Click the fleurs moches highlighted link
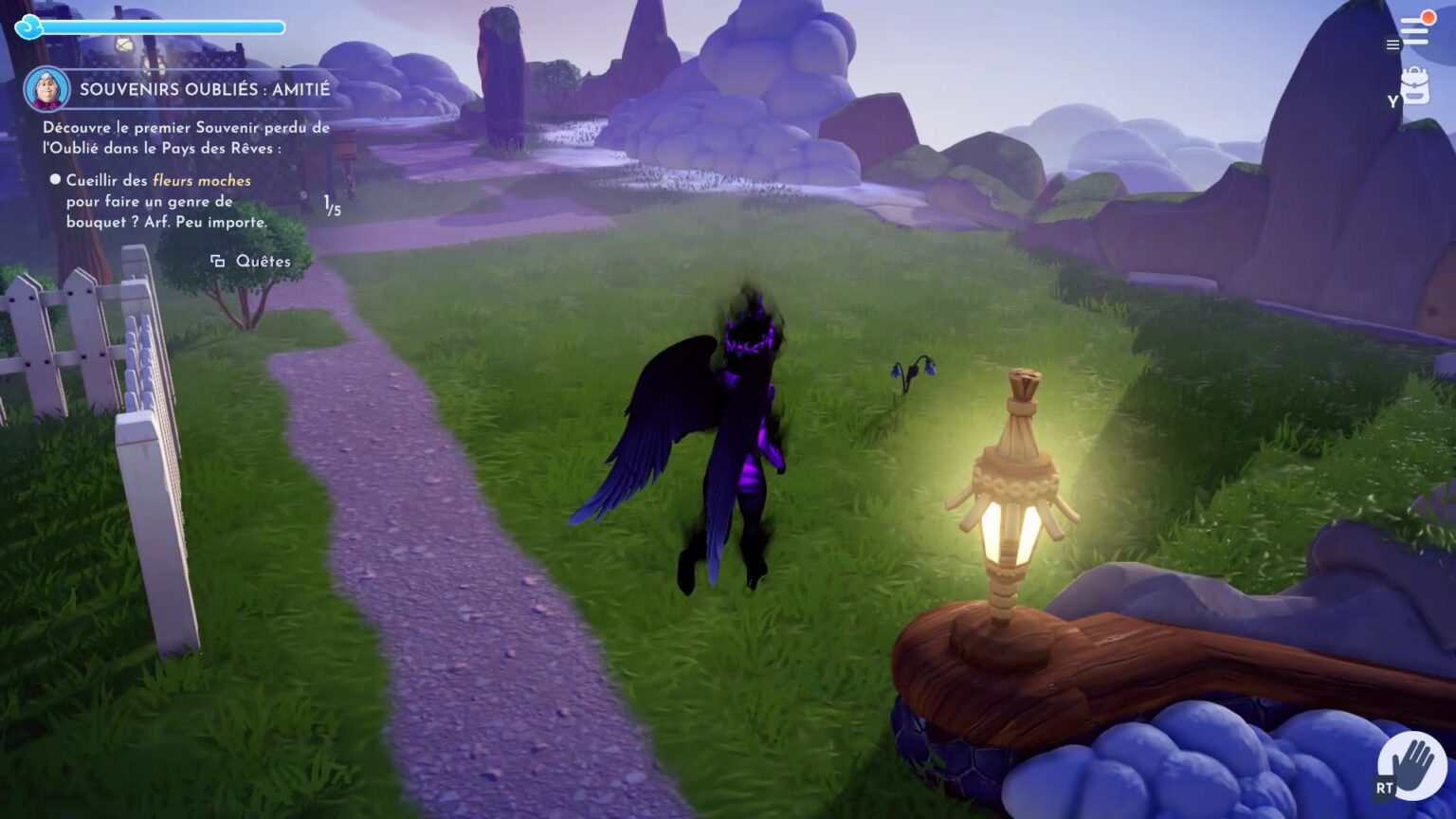This screenshot has height=819, width=1456. [201, 180]
